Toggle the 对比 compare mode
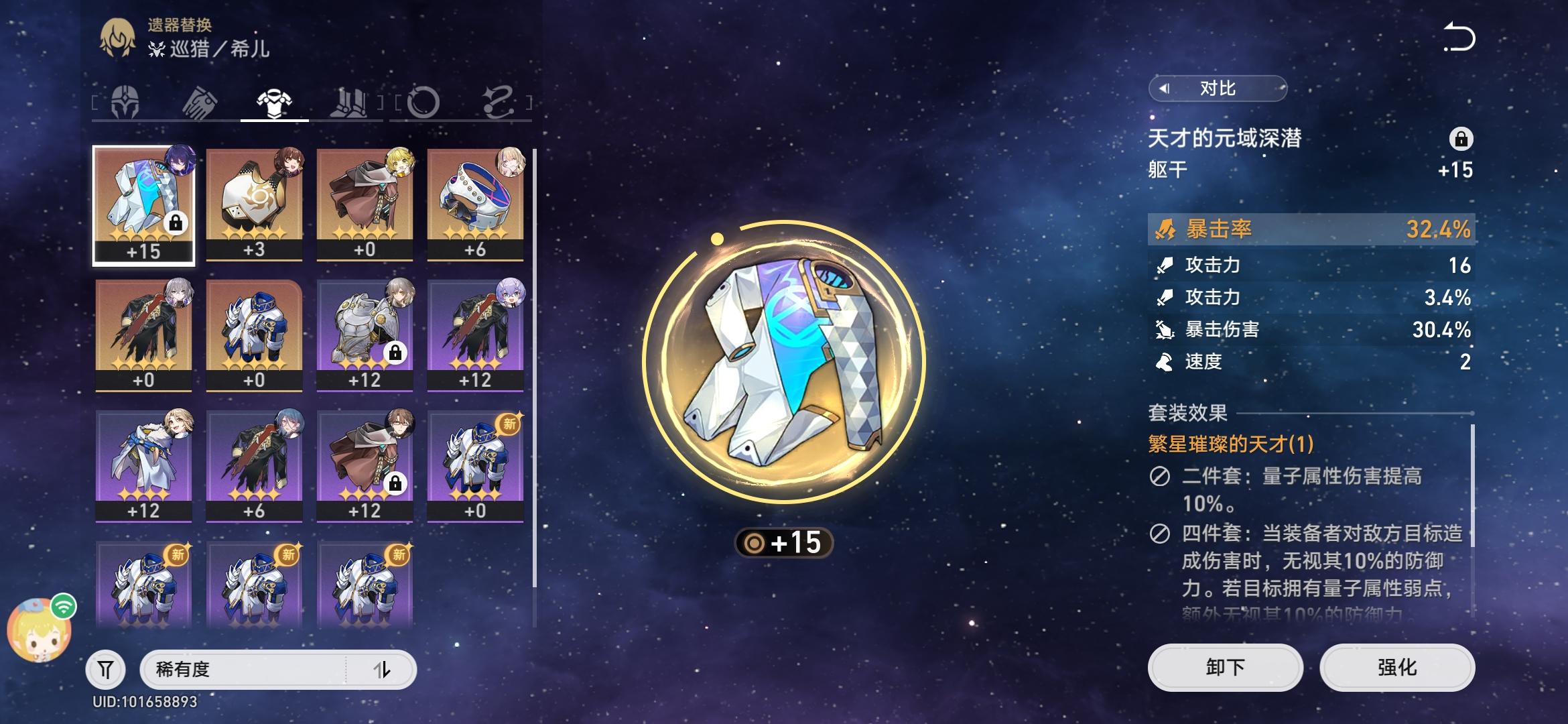1568x724 pixels. (x=1218, y=87)
